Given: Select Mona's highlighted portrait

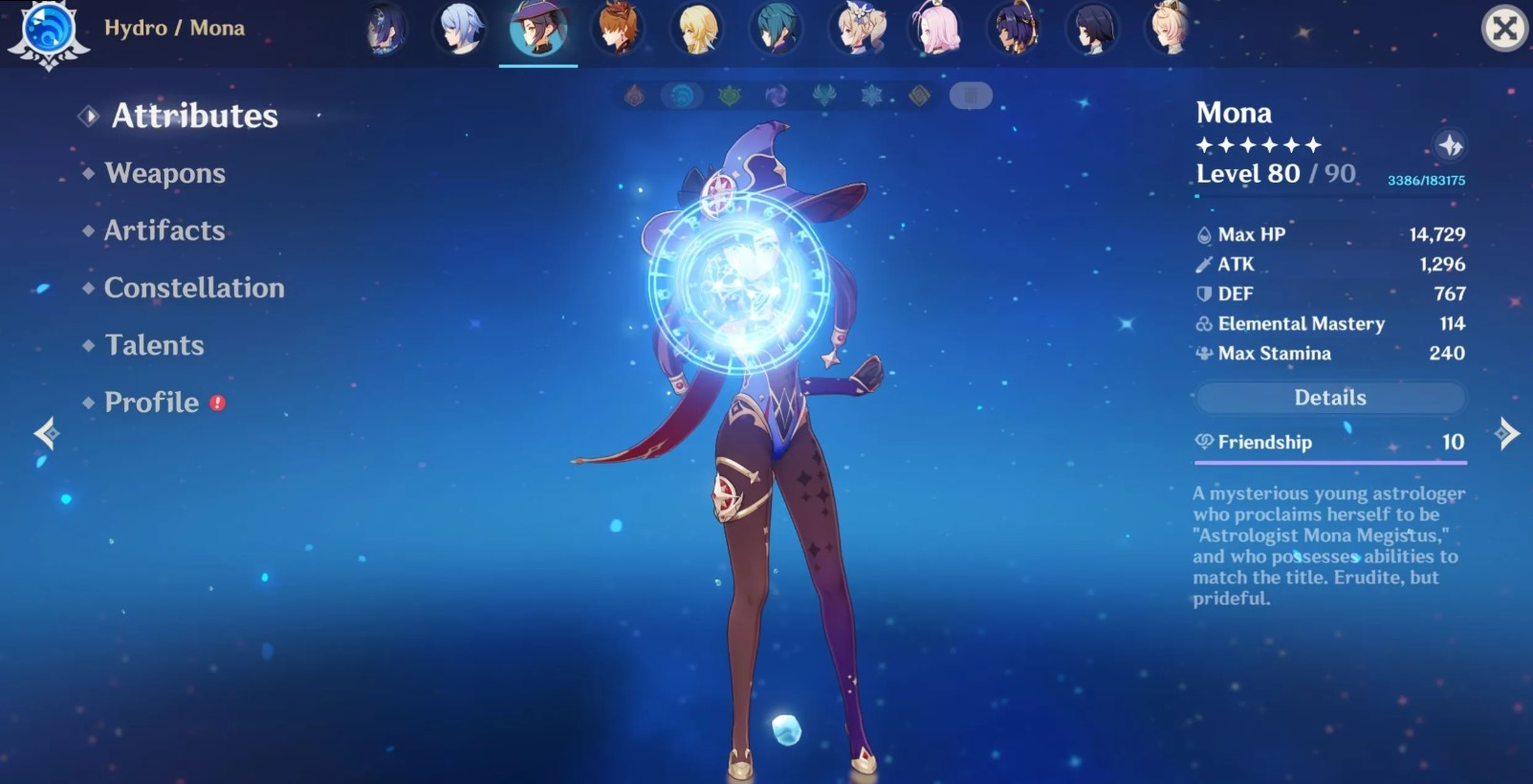Looking at the screenshot, I should click(x=537, y=28).
